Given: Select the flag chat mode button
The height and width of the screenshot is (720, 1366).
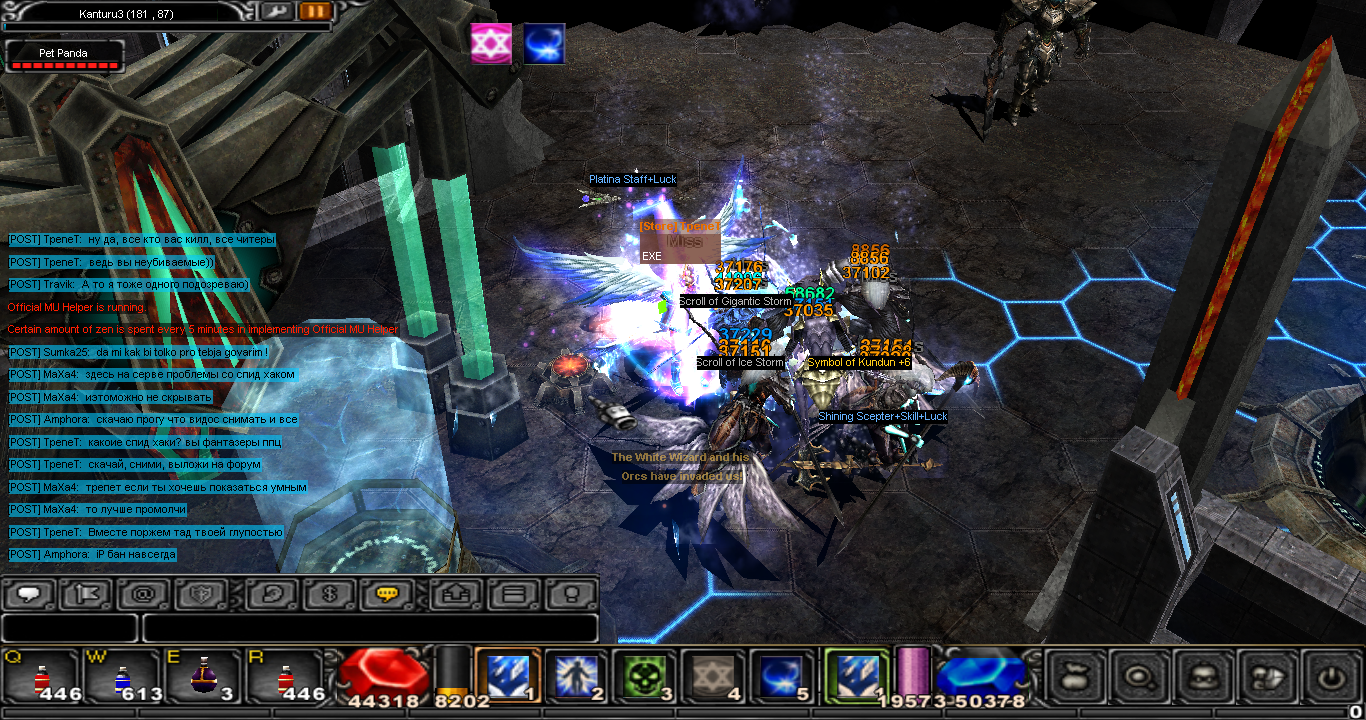Looking at the screenshot, I should [x=86, y=594].
